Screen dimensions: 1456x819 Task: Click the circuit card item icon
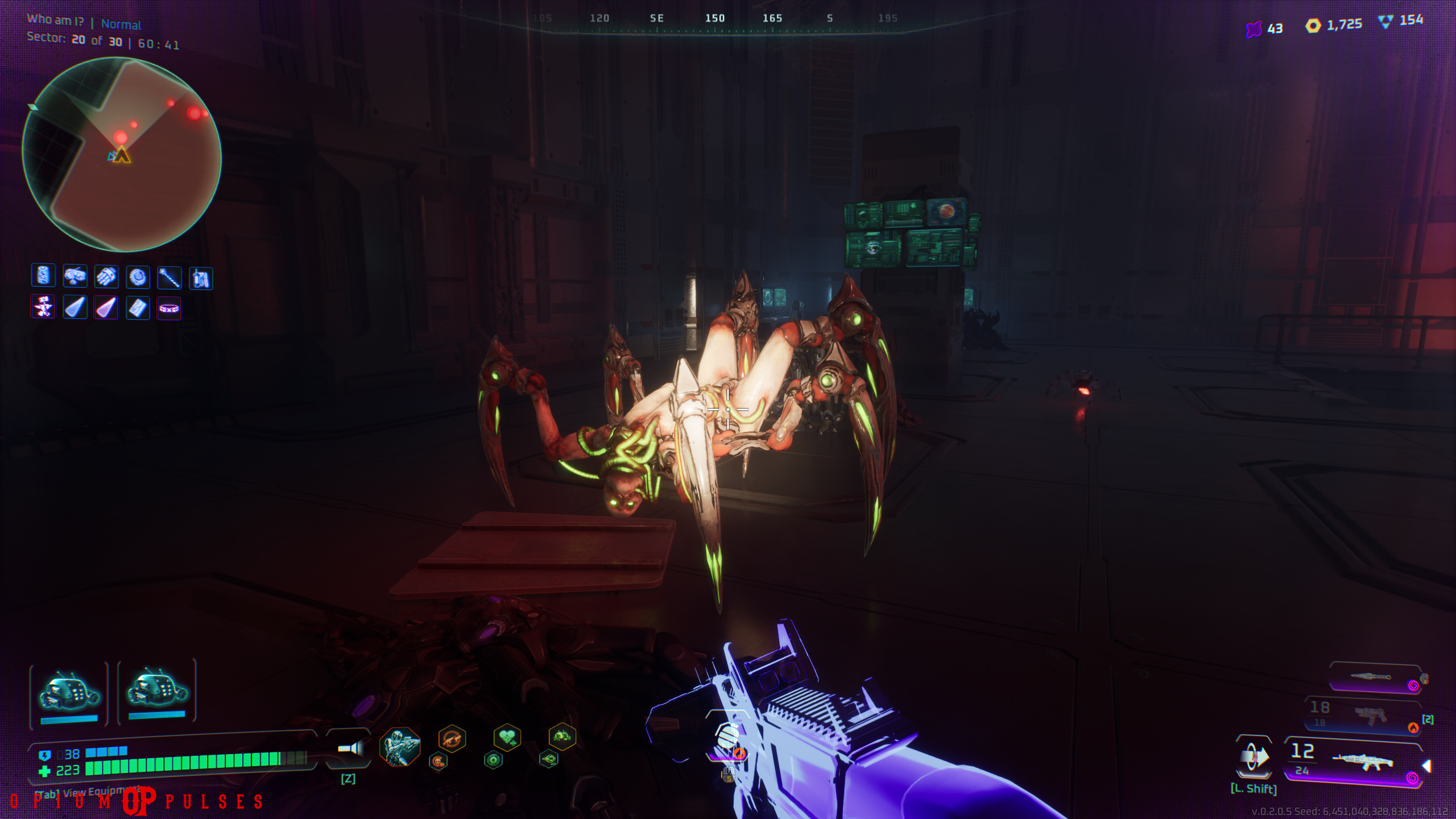(x=138, y=308)
